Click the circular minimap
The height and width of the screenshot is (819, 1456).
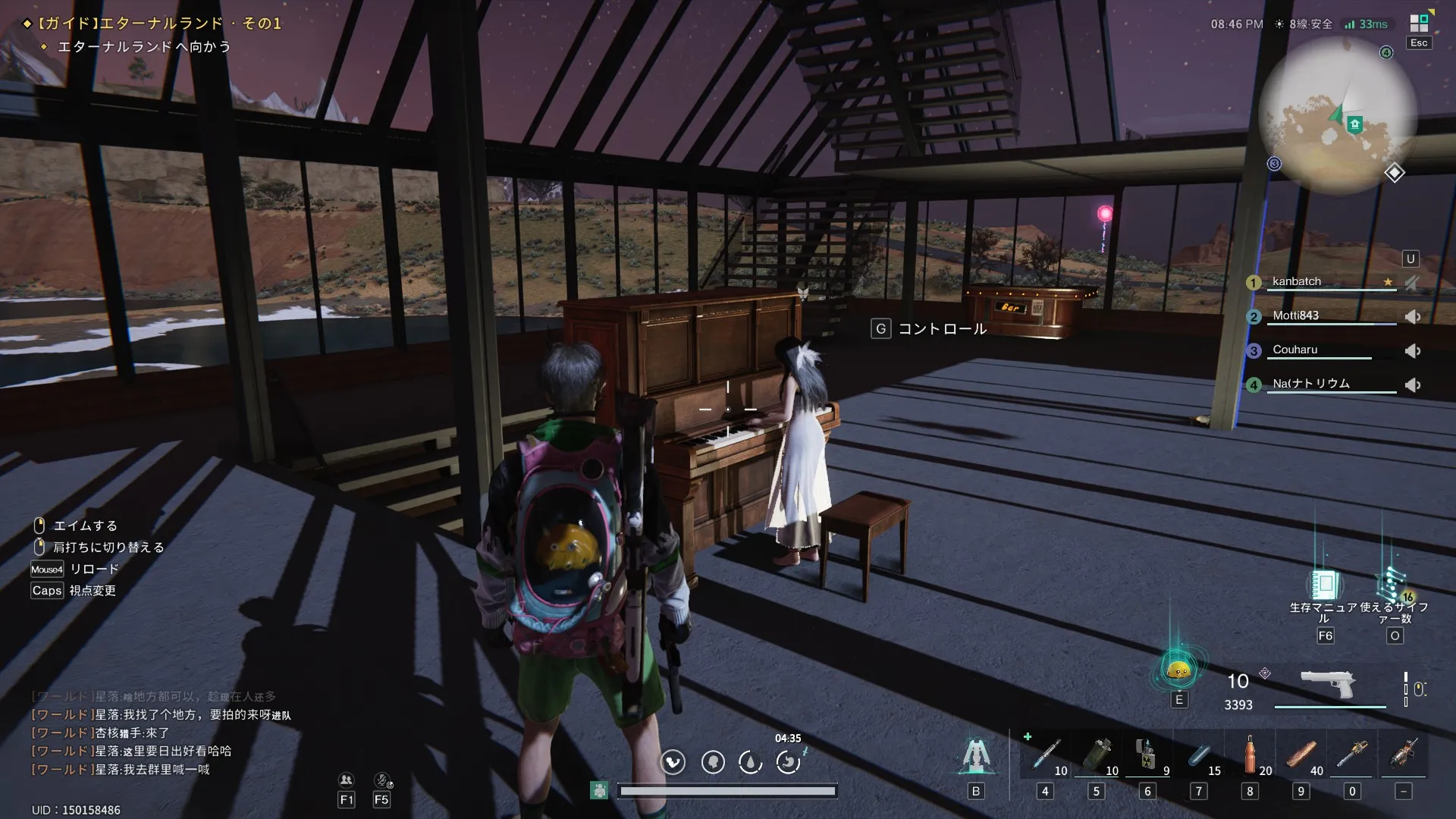point(1337,115)
